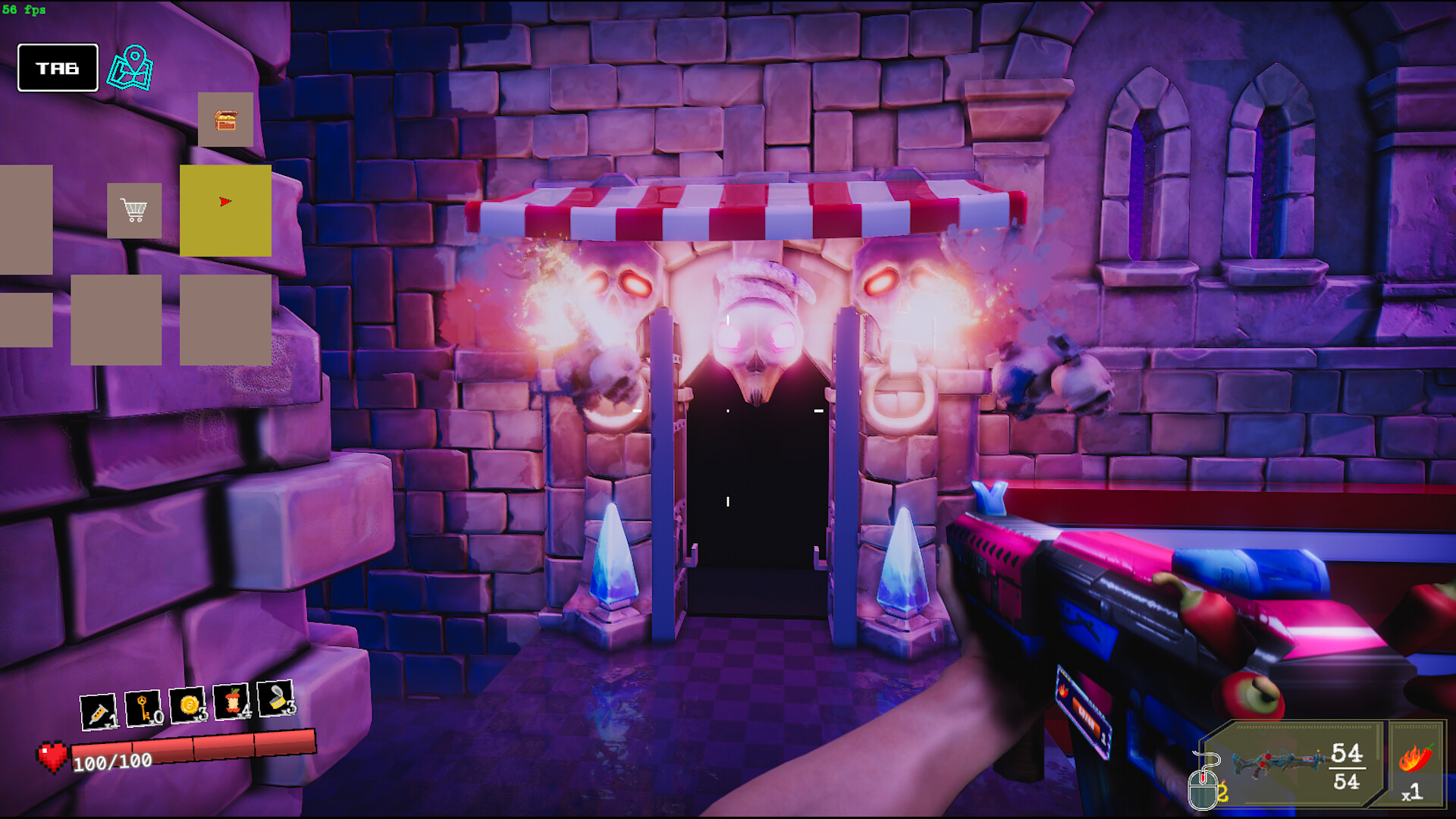The width and height of the screenshot is (1456, 819).
Task: Click the shopping cart shop icon on the minimap
Action: point(134,210)
